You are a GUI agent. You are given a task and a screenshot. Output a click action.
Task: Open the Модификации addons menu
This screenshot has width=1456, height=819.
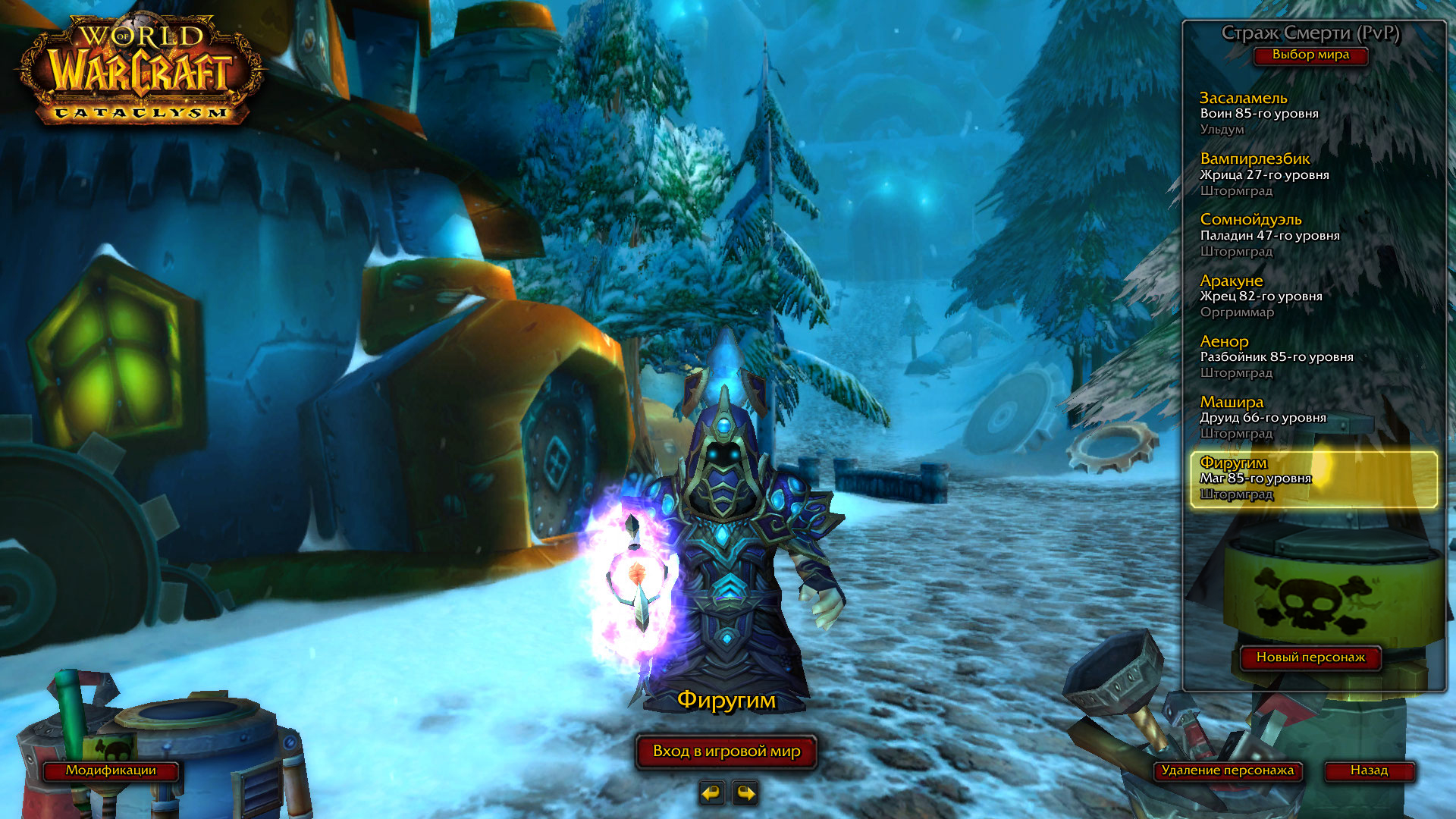(x=111, y=770)
